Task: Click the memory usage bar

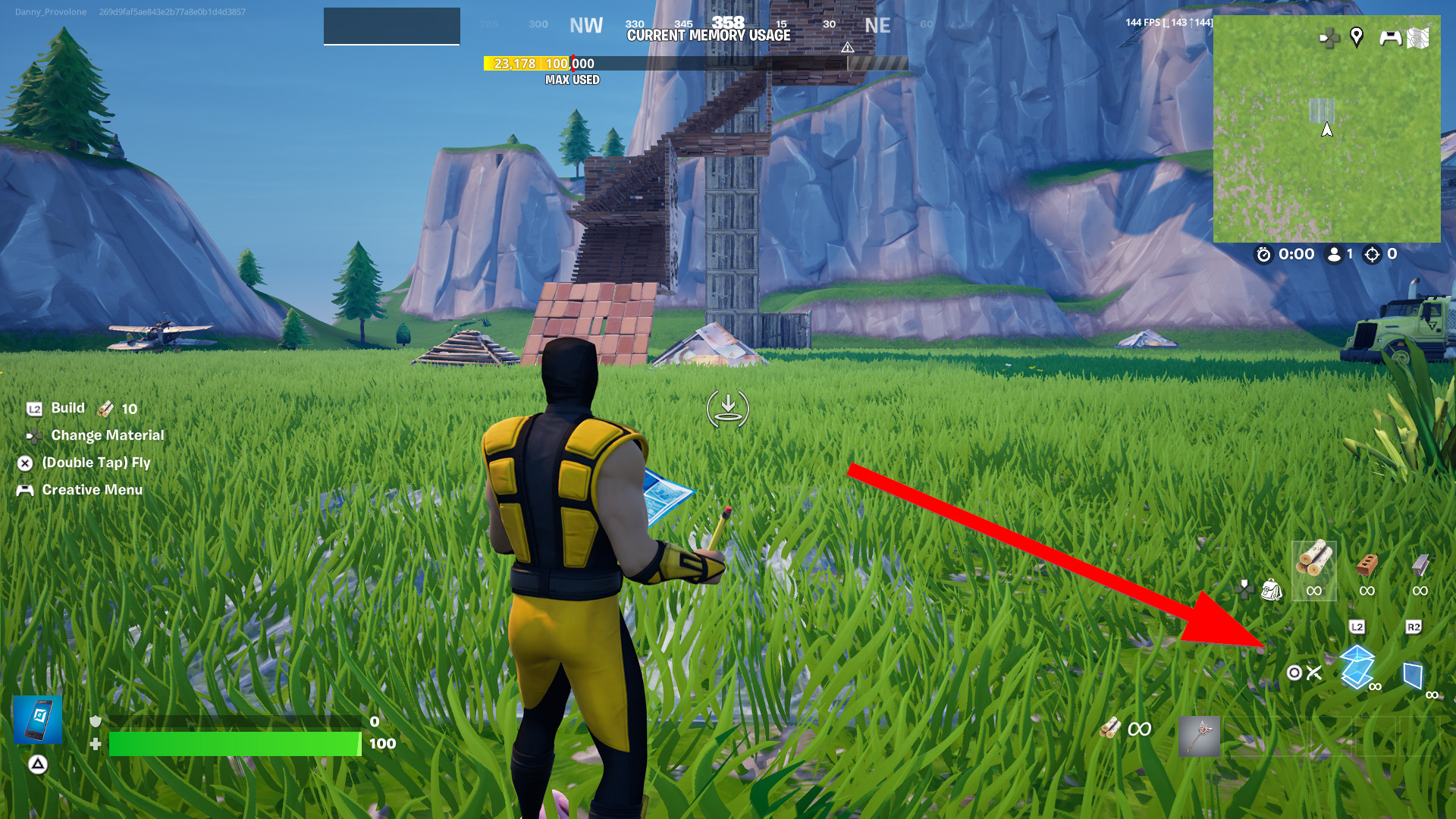Action: click(695, 64)
